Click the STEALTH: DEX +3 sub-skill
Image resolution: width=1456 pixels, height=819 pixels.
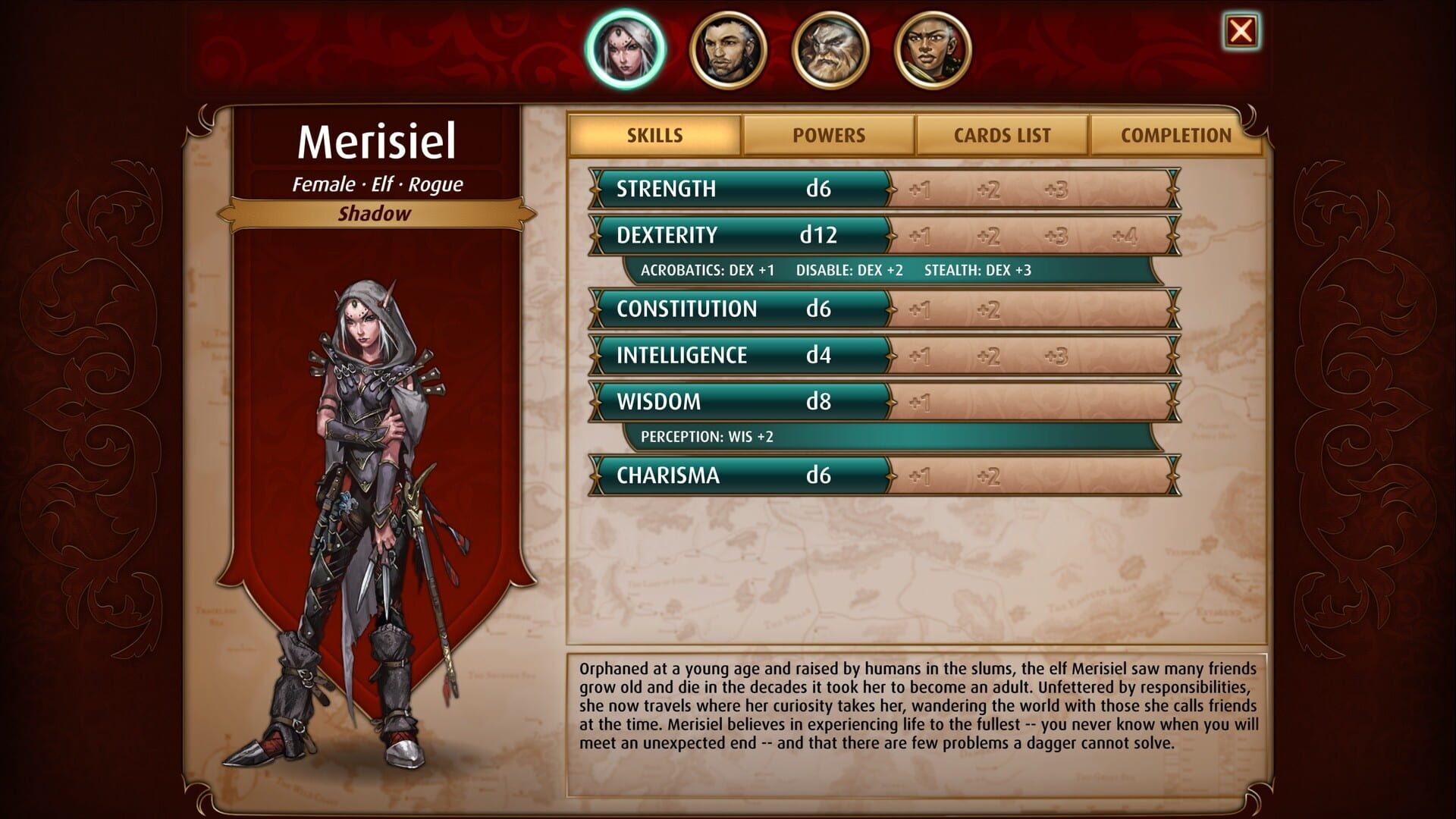pyautogui.click(x=978, y=268)
